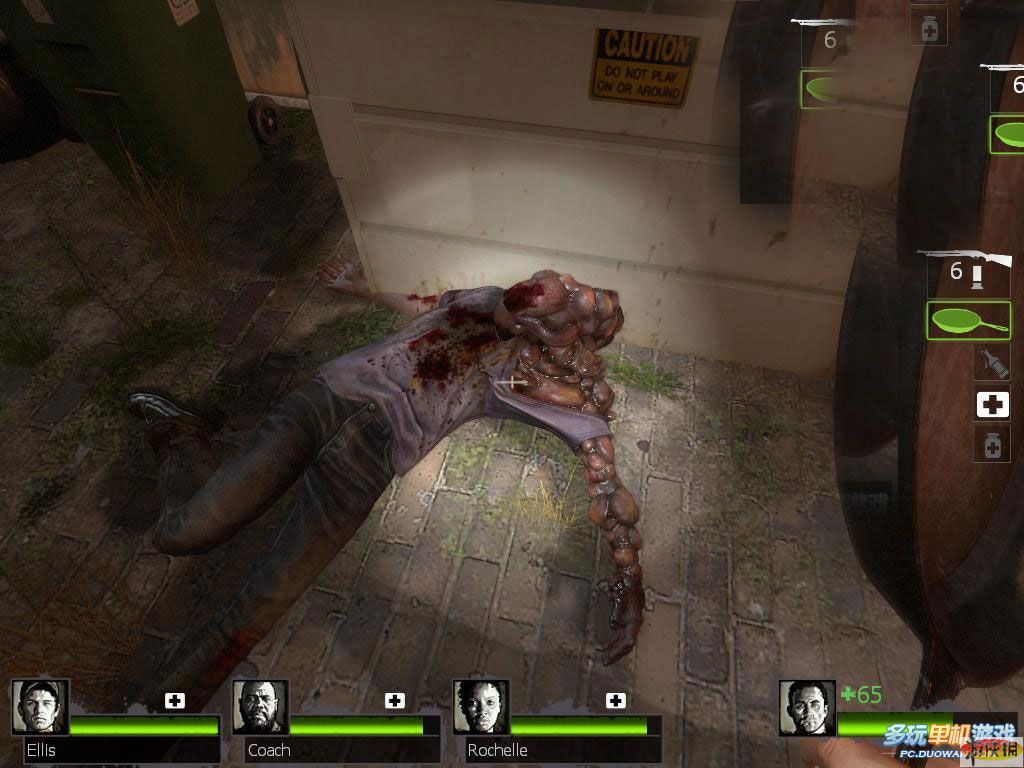Select Rochelle's character portrait

point(481,707)
